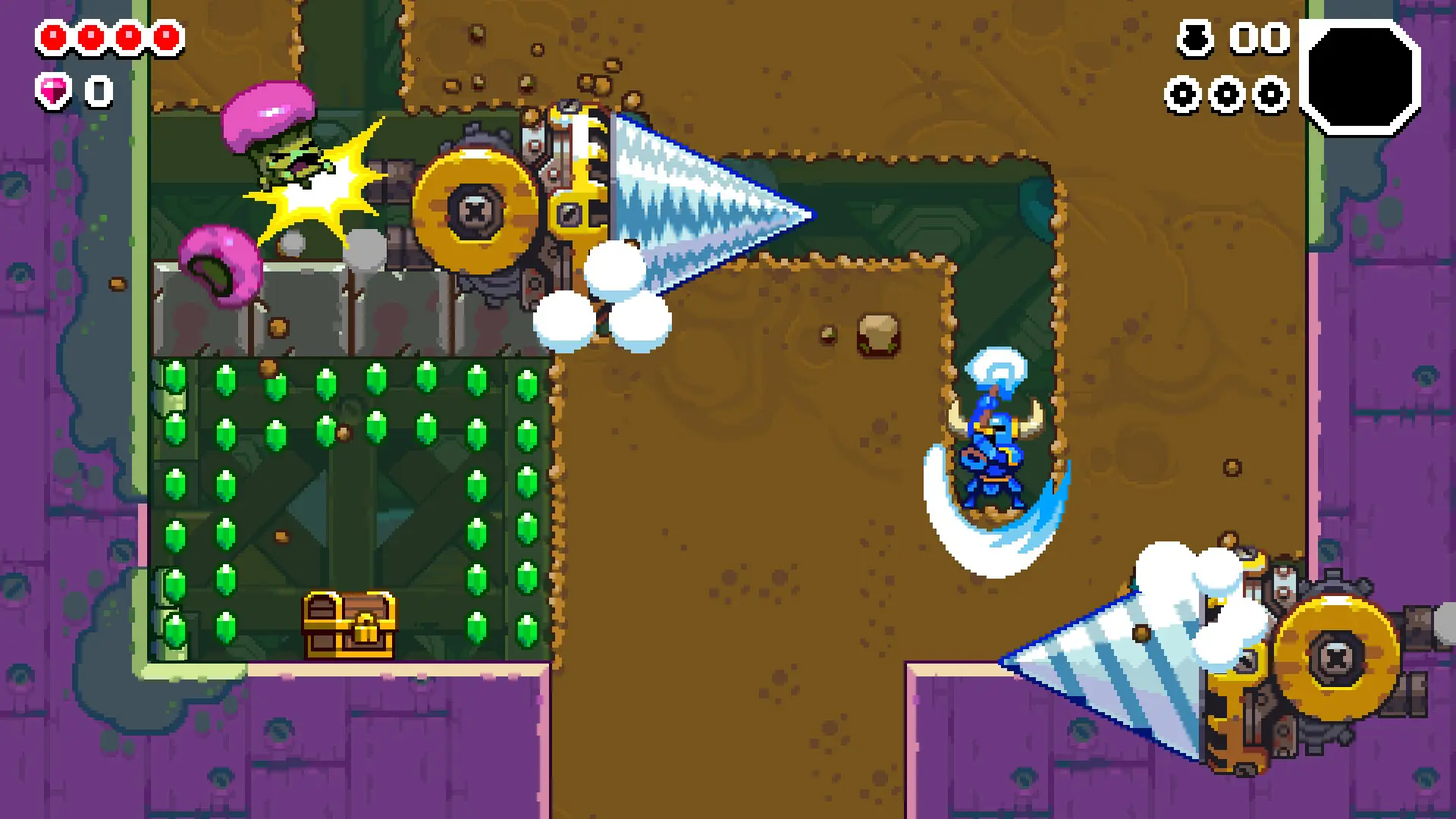Click the shovel icon in the HUD

click(1194, 38)
